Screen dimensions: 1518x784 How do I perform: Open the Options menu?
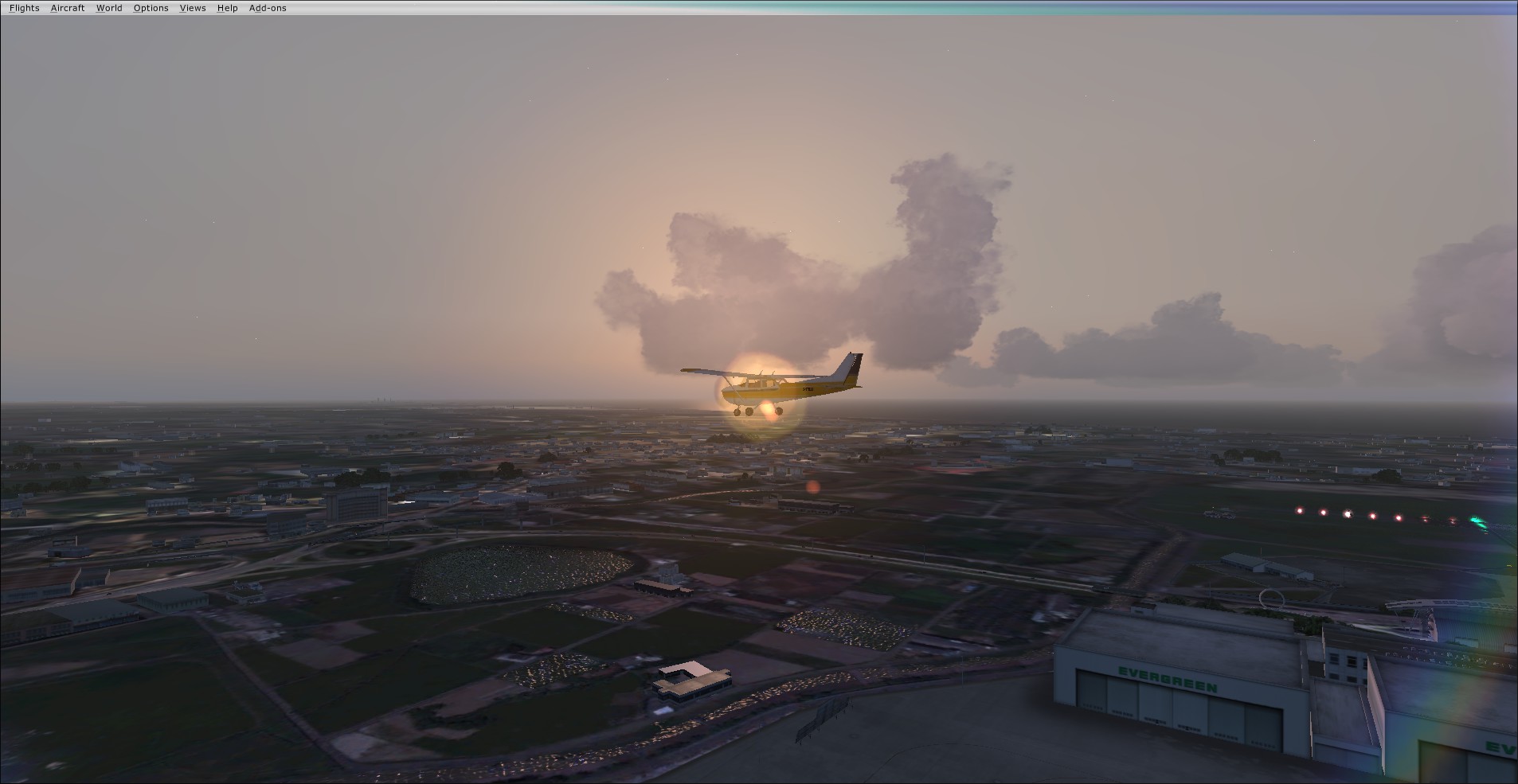tap(151, 8)
